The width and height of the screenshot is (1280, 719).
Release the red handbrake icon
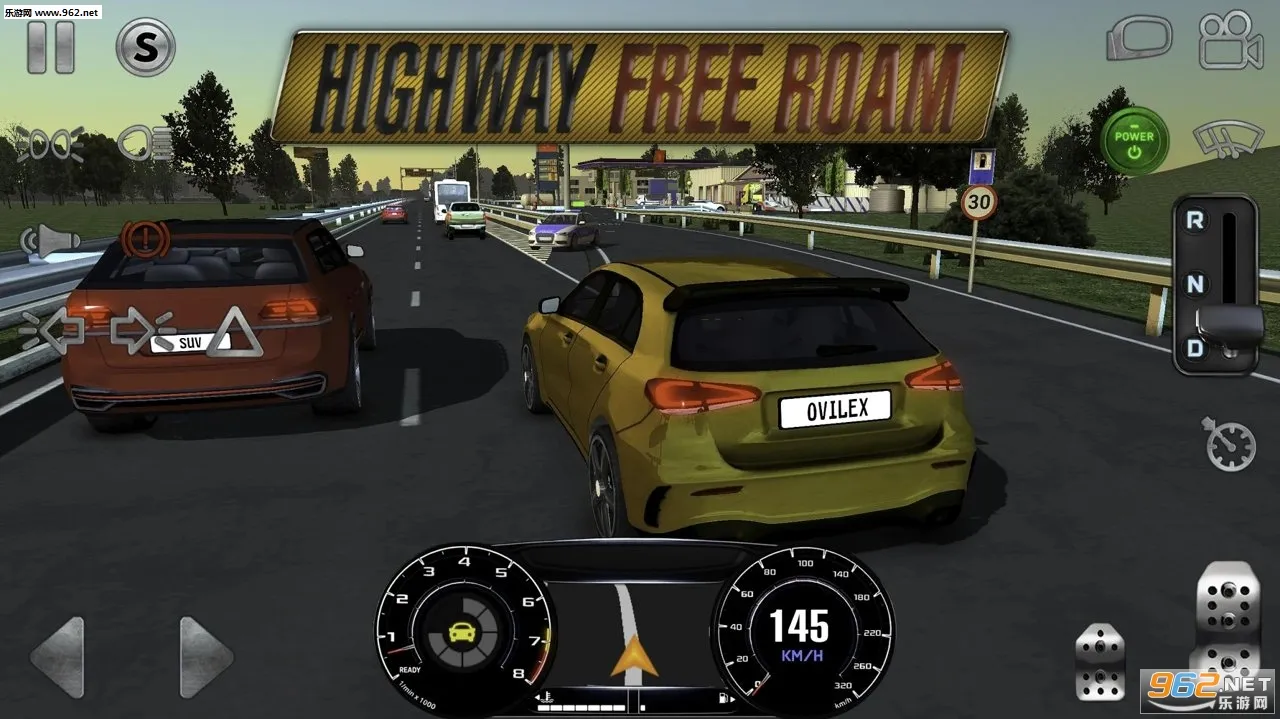click(x=143, y=240)
